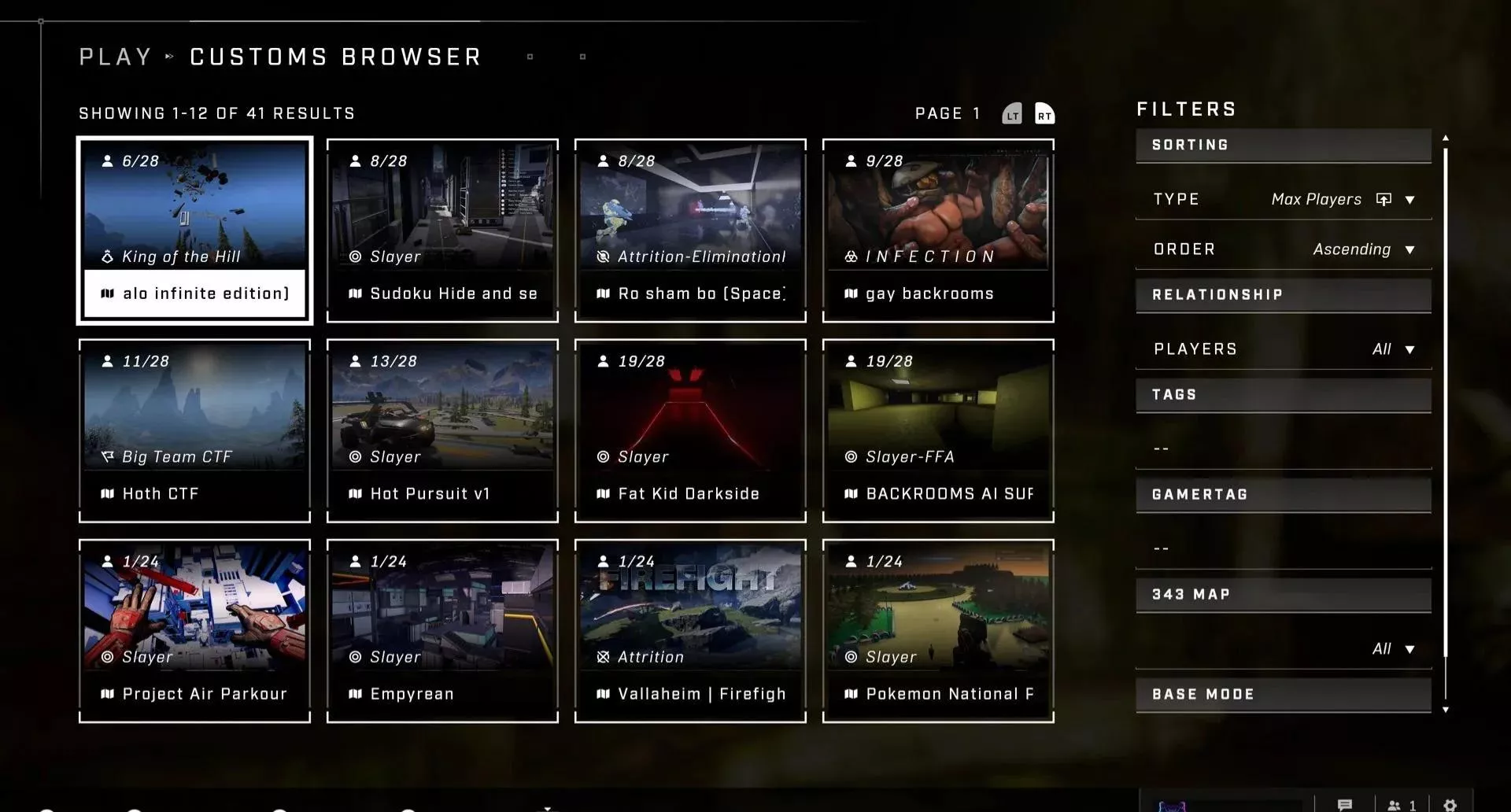Open the Hoth CTF game tile
The image size is (1511, 812).
194,430
